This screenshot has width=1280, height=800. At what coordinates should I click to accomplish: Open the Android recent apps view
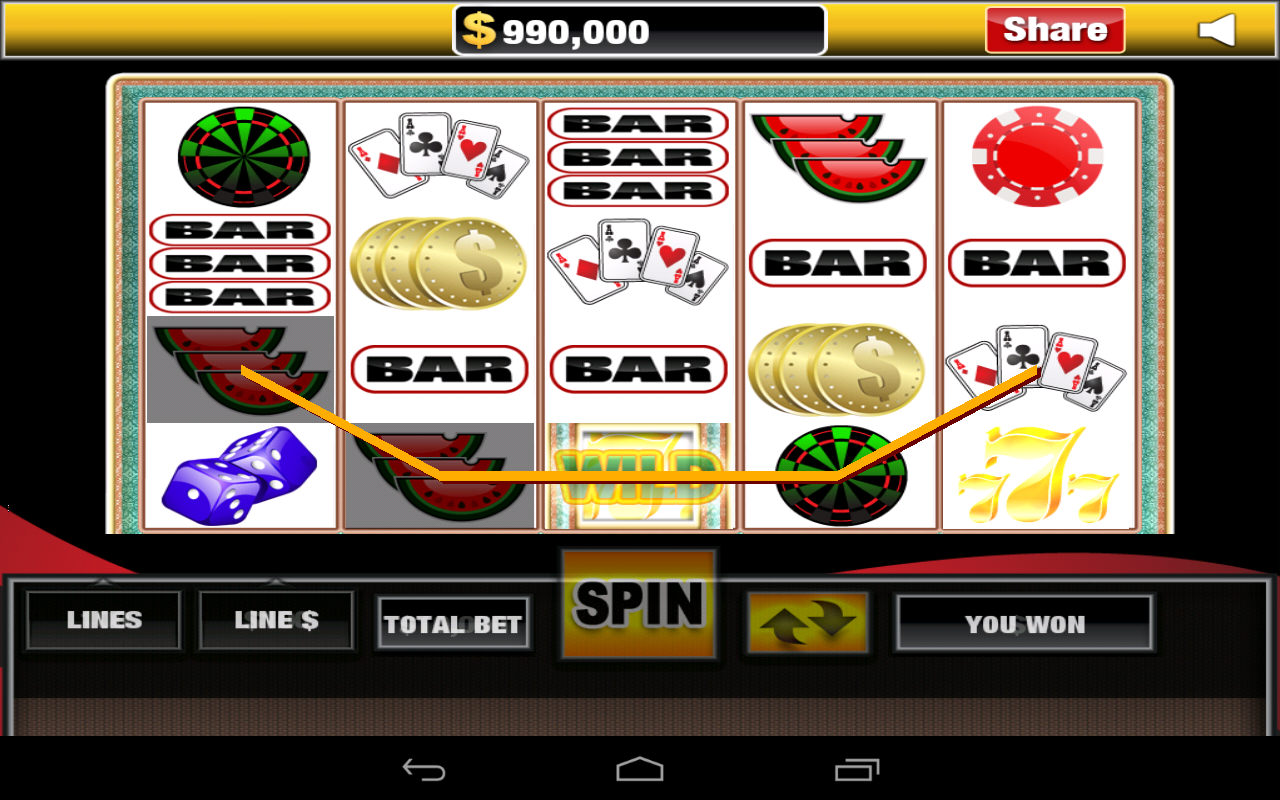point(856,769)
